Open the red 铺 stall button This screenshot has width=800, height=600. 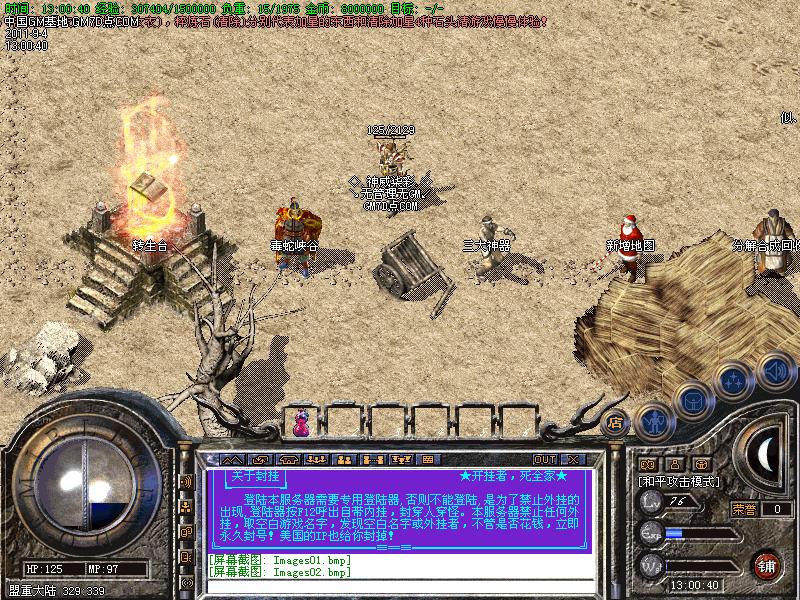pyautogui.click(x=767, y=563)
